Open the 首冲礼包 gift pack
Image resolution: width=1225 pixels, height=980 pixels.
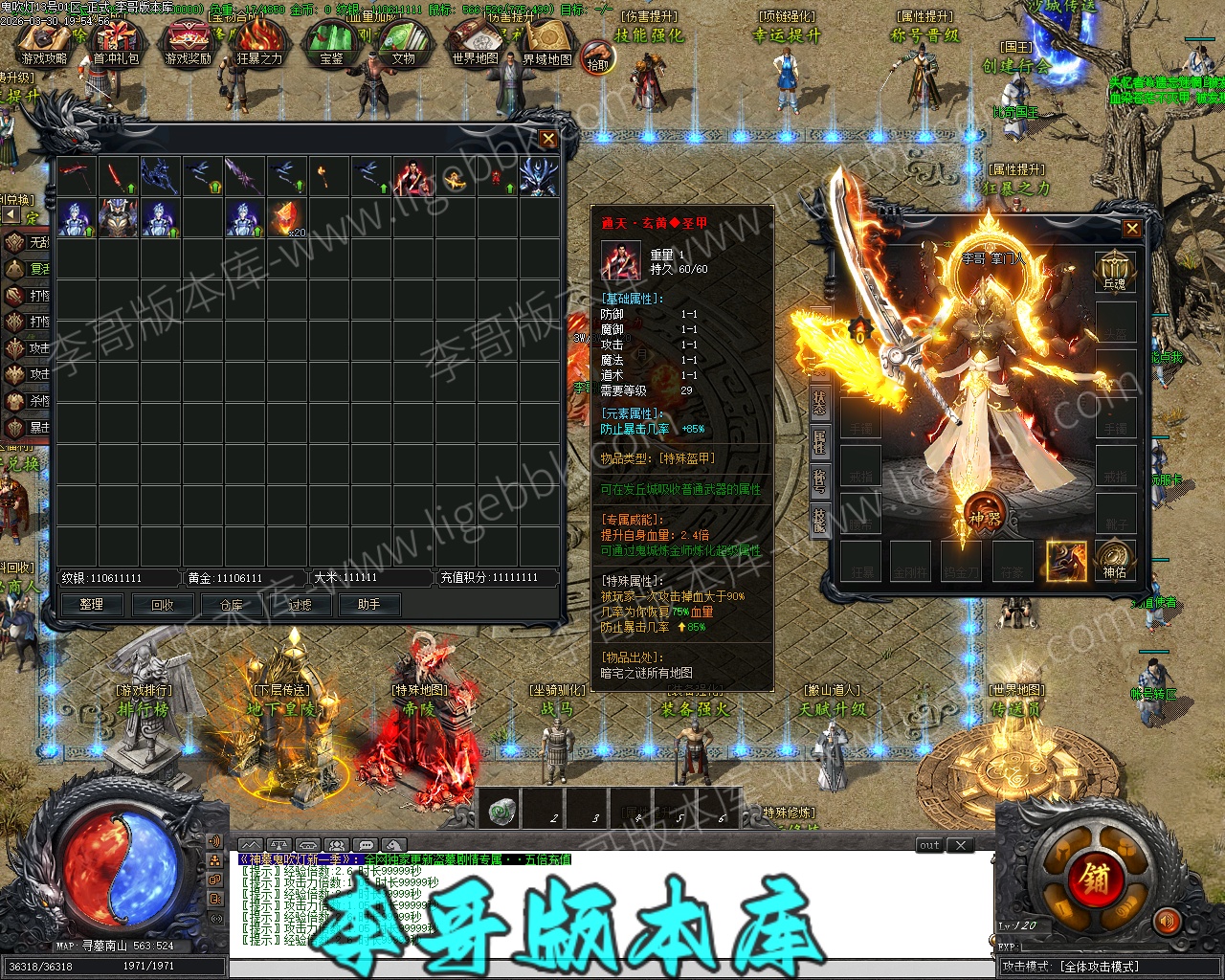(116, 43)
